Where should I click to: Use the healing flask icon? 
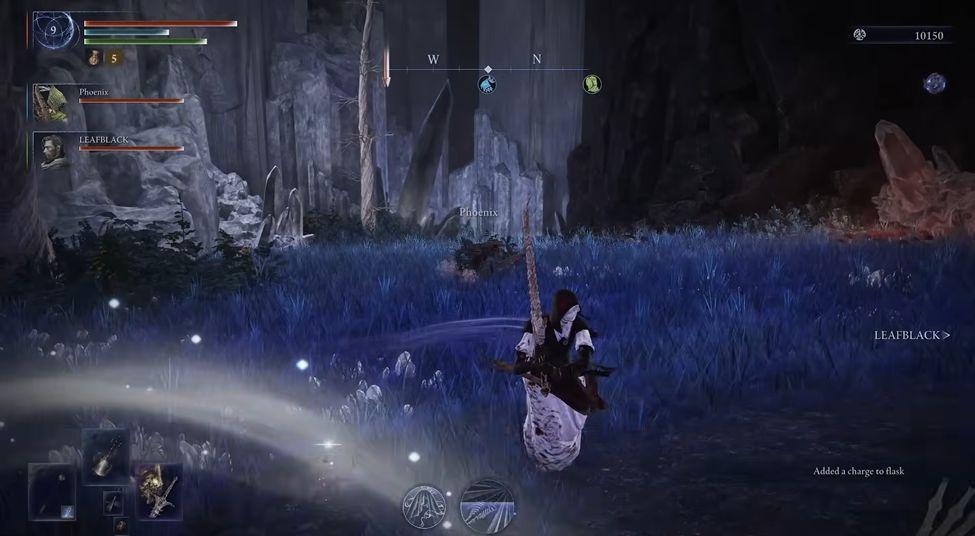pos(94,59)
